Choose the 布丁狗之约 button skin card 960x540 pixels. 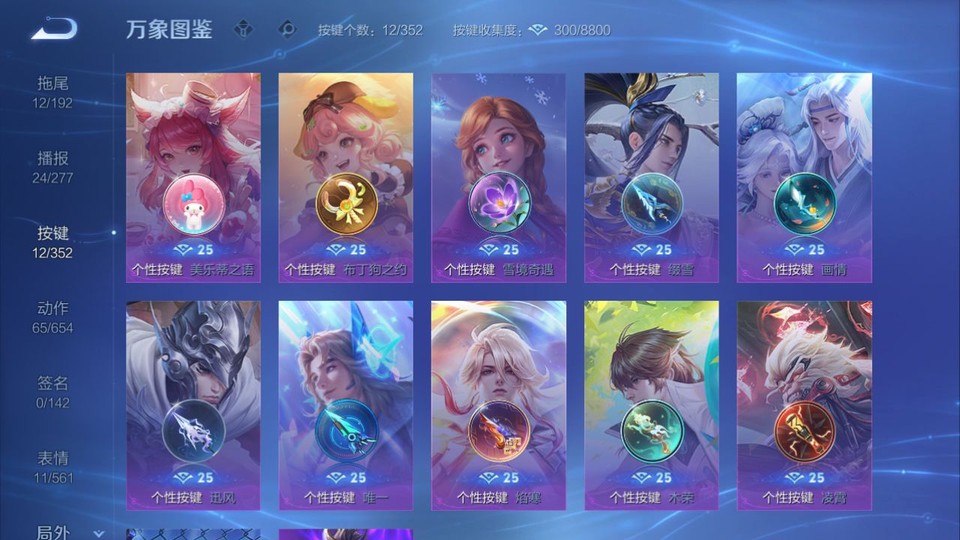[346, 177]
